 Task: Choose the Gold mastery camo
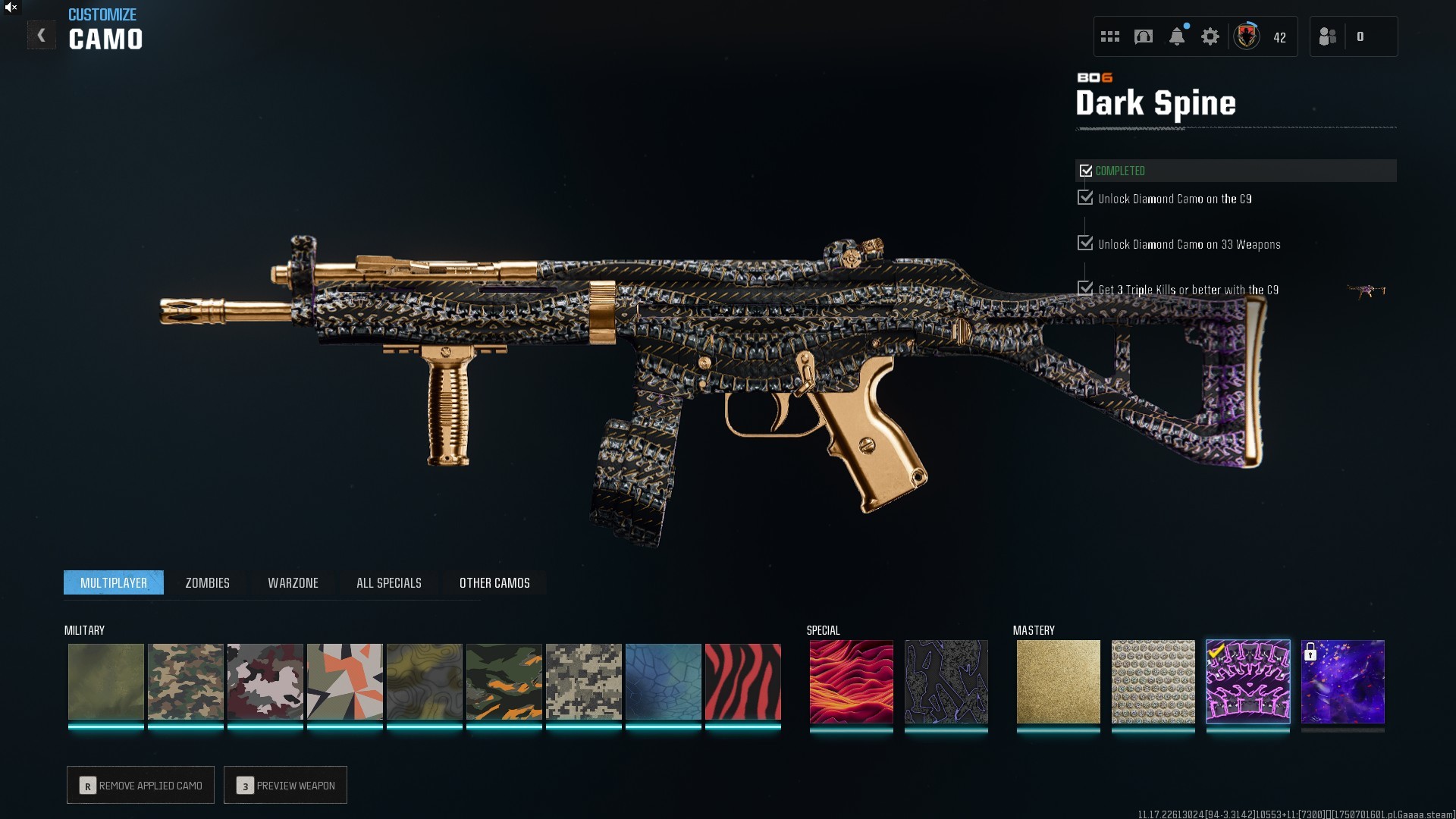(x=1058, y=682)
